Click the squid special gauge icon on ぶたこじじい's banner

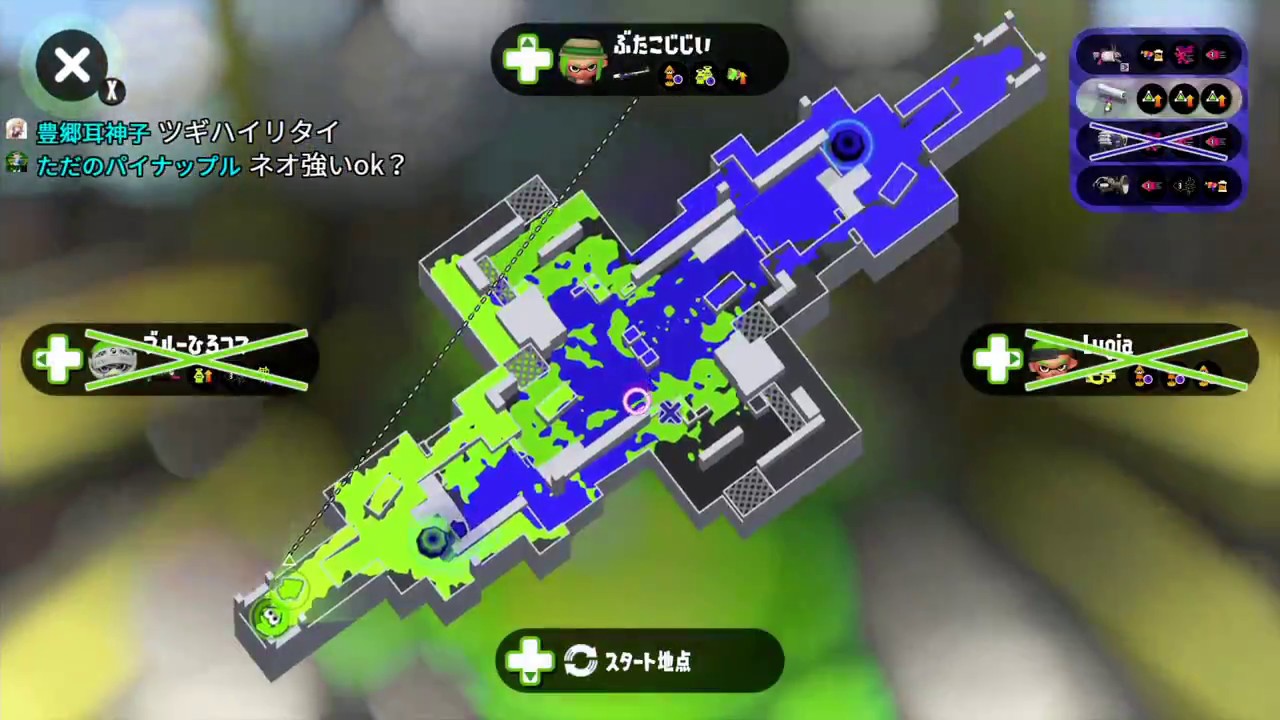tap(672, 76)
